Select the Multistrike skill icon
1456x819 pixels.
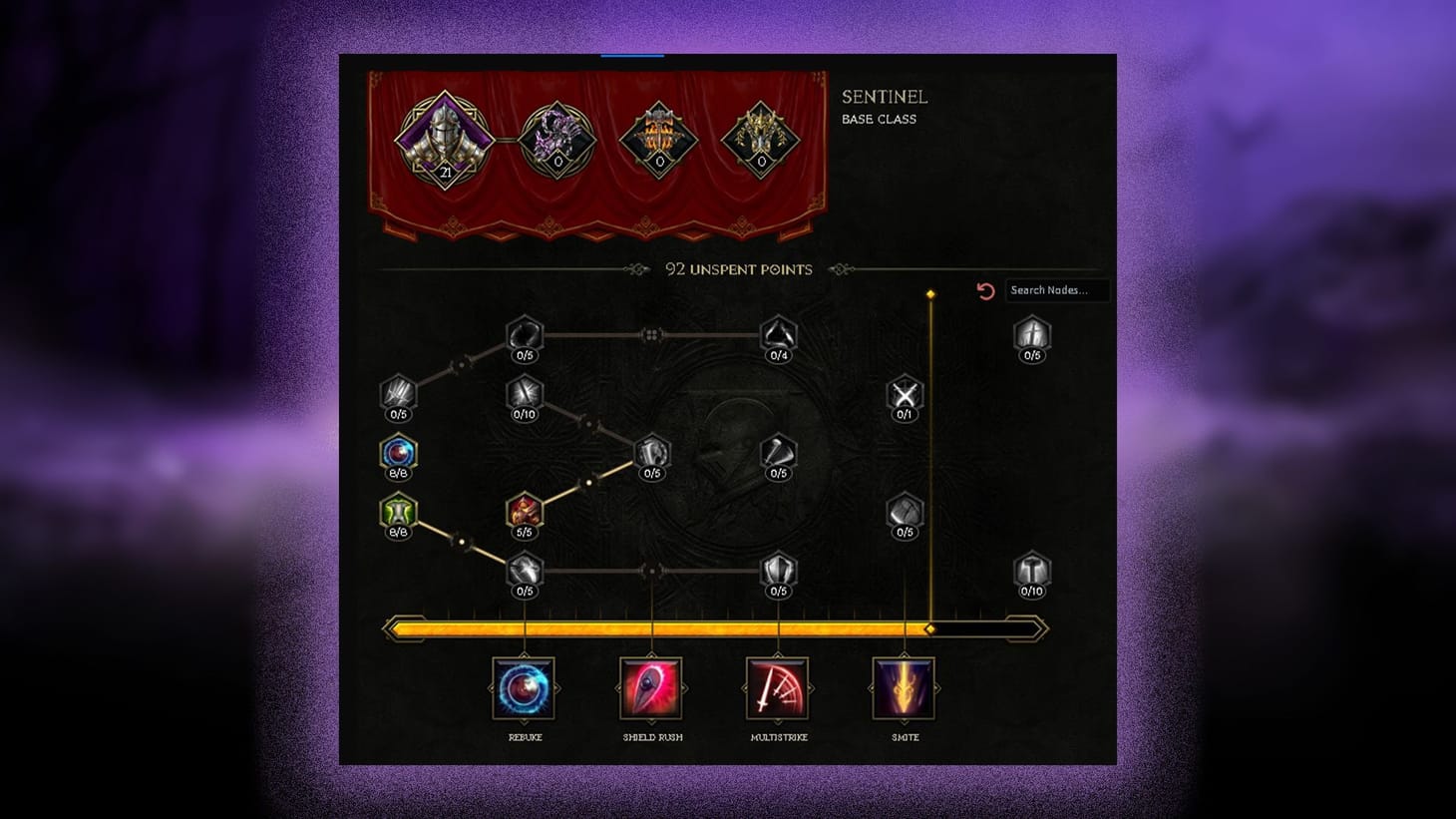pyautogui.click(x=778, y=688)
